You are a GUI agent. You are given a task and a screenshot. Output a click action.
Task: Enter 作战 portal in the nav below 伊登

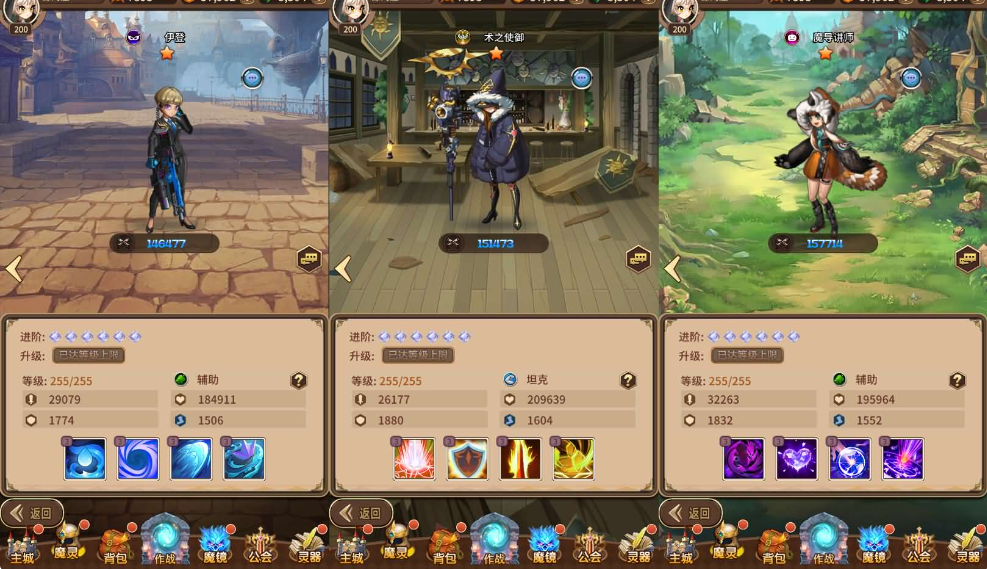pyautogui.click(x=165, y=540)
